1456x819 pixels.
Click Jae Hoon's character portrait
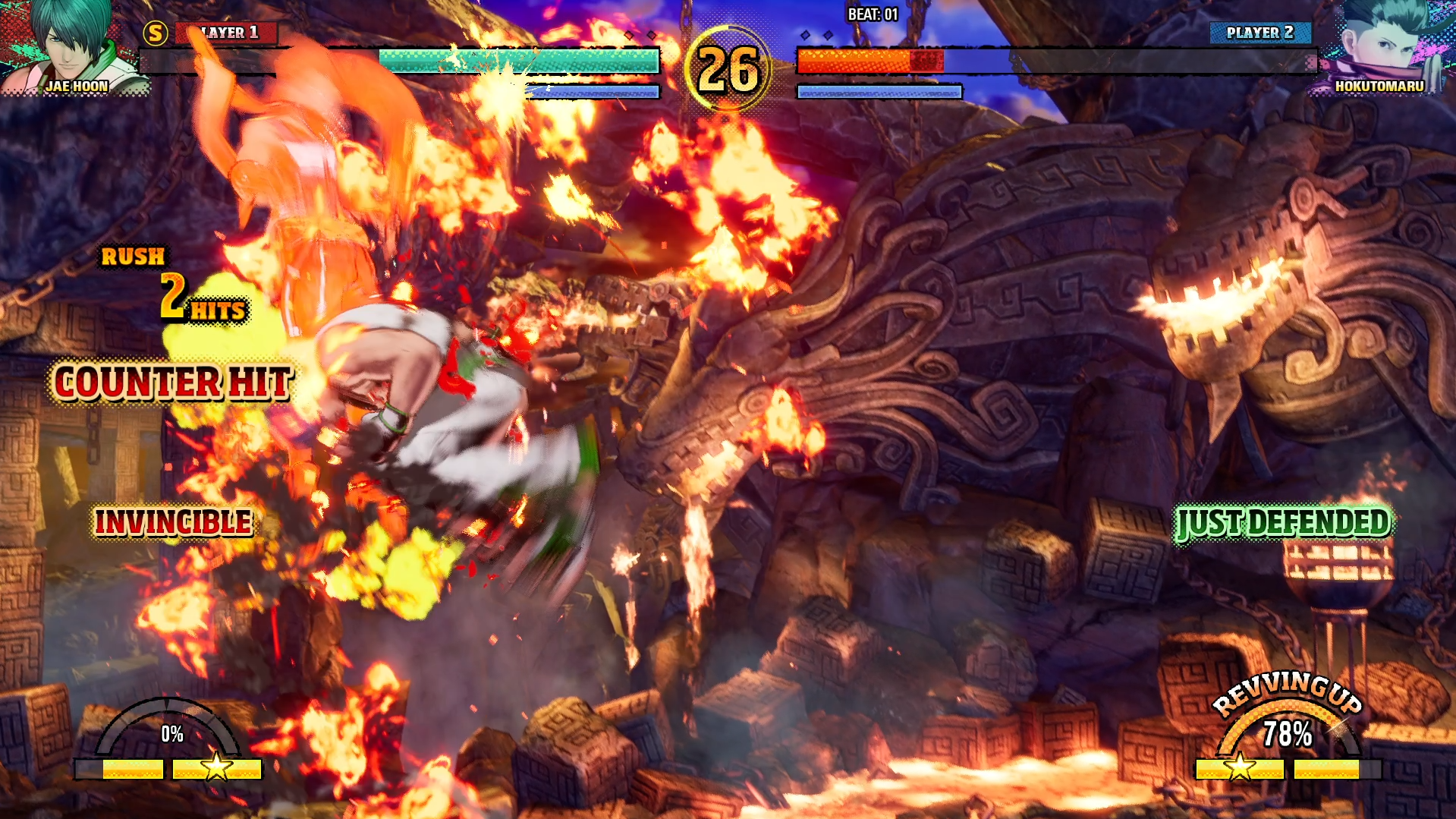click(x=72, y=46)
